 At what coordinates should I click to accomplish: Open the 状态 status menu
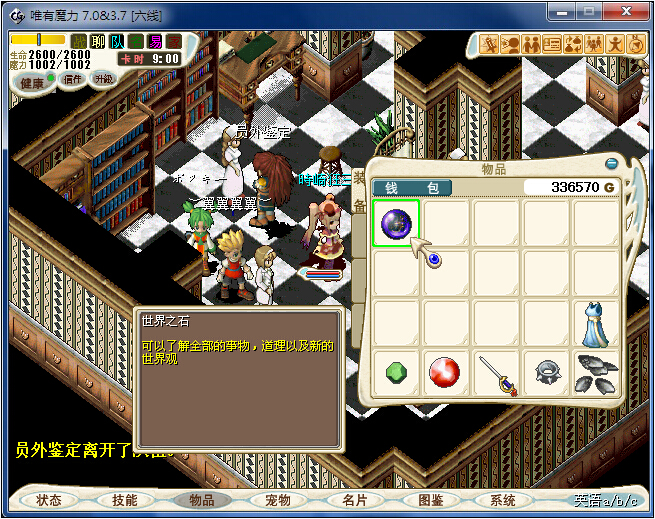point(49,500)
